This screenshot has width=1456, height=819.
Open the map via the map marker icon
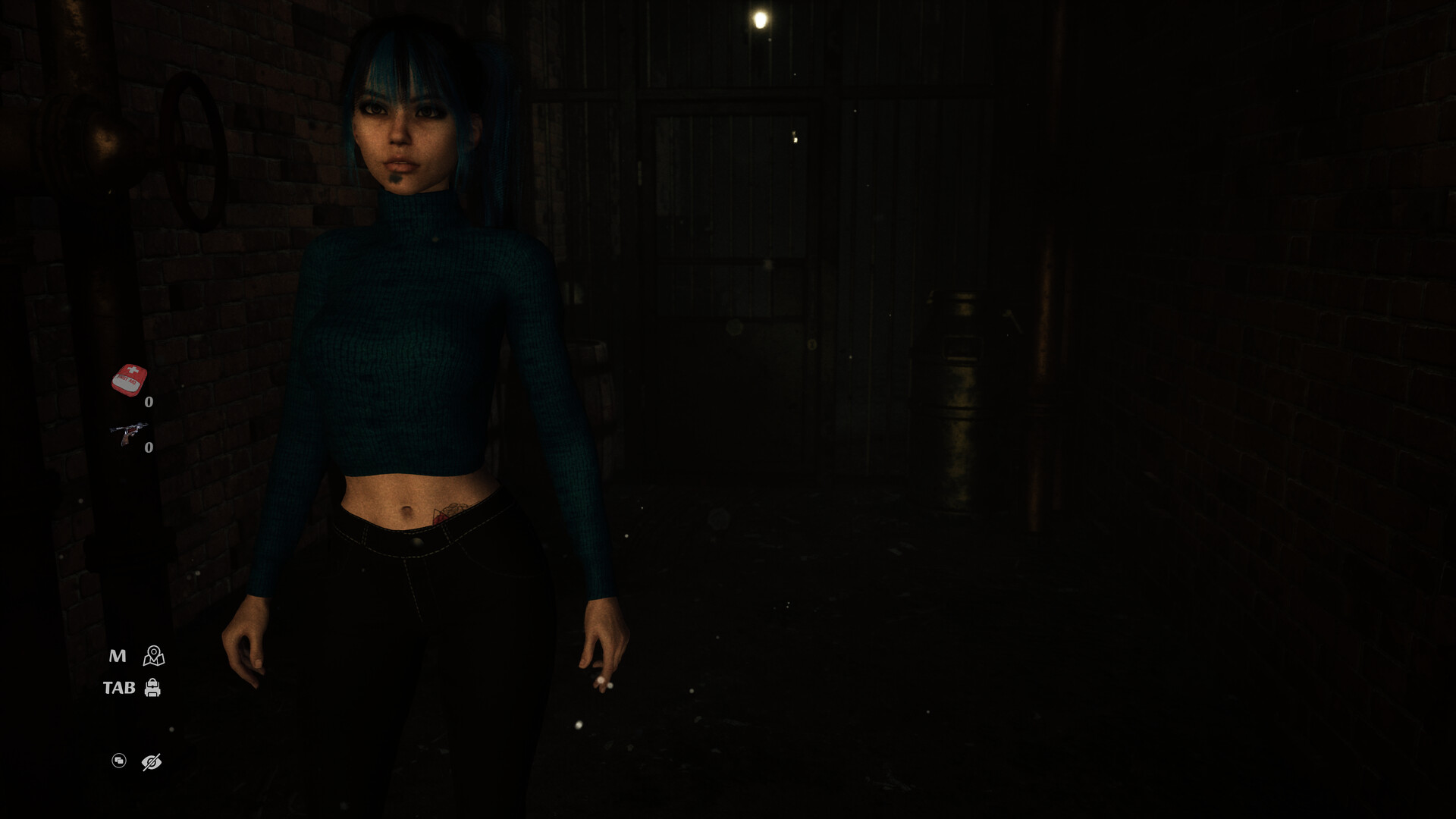tap(152, 654)
